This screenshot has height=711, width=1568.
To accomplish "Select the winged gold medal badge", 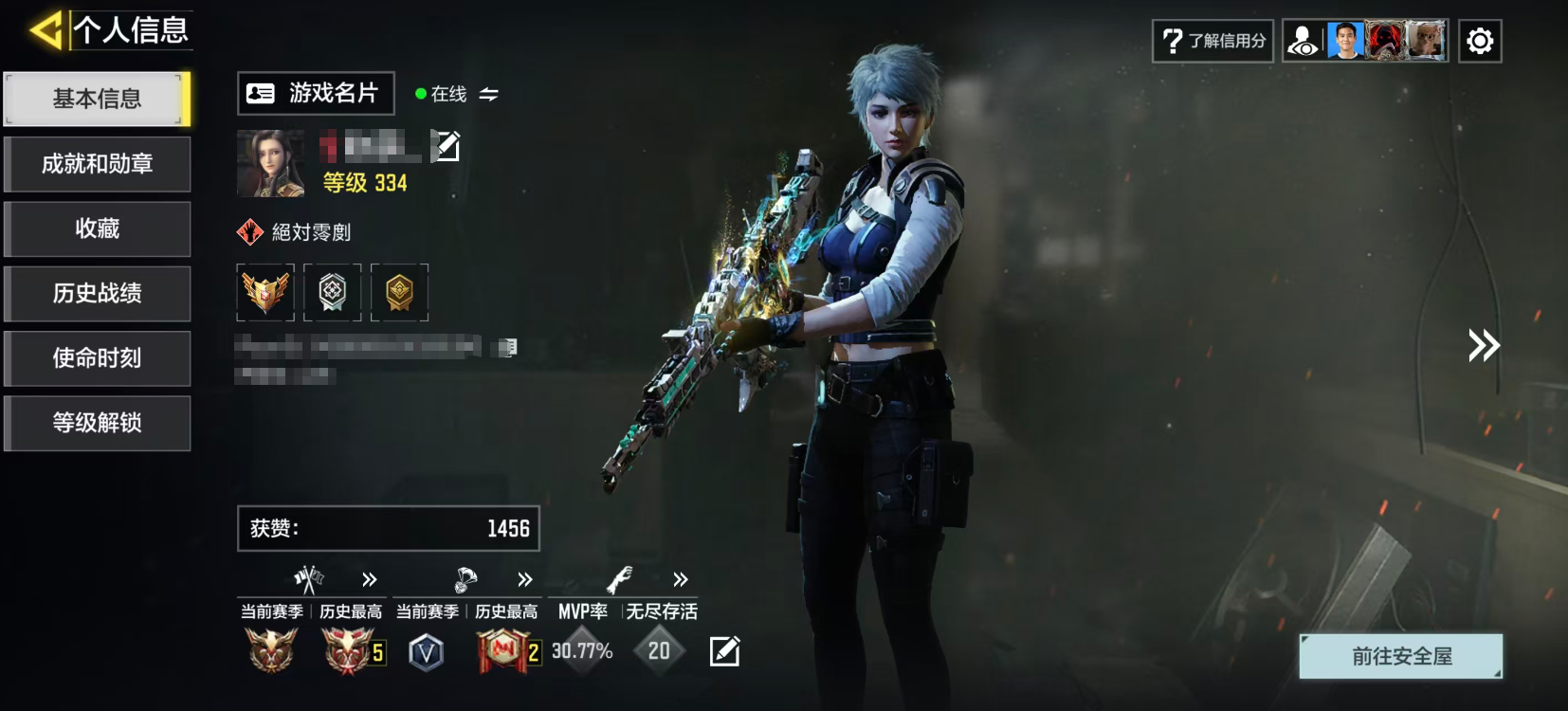I will pyautogui.click(x=265, y=292).
